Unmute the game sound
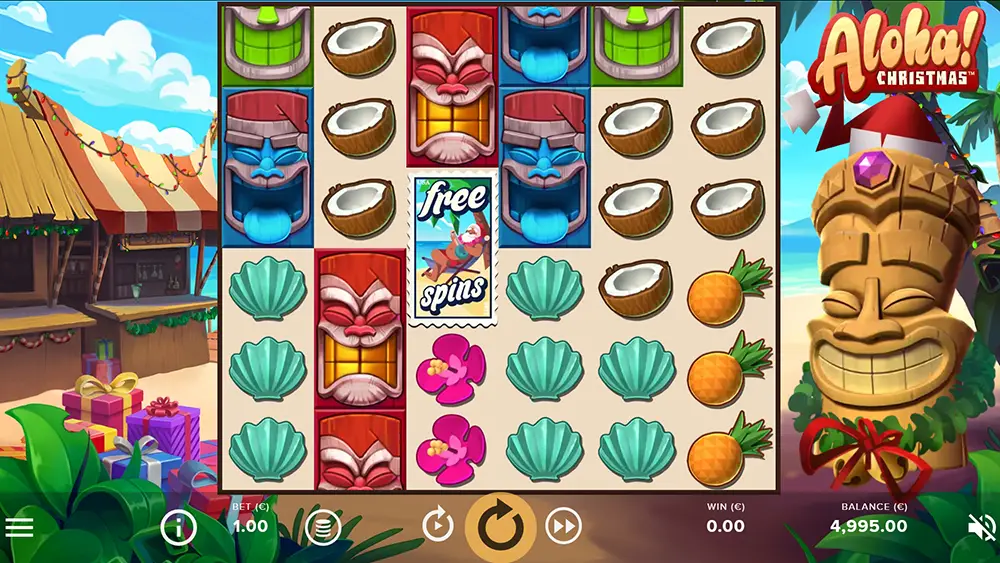Viewport: 1000px width, 563px height. coord(981,527)
